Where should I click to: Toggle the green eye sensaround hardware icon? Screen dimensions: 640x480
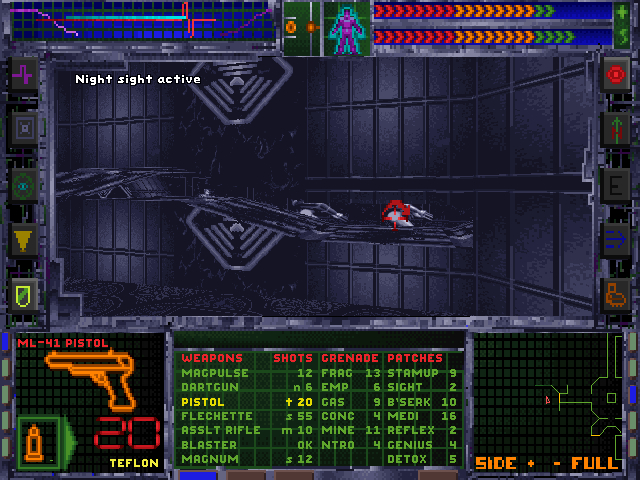pyautogui.click(x=23, y=184)
